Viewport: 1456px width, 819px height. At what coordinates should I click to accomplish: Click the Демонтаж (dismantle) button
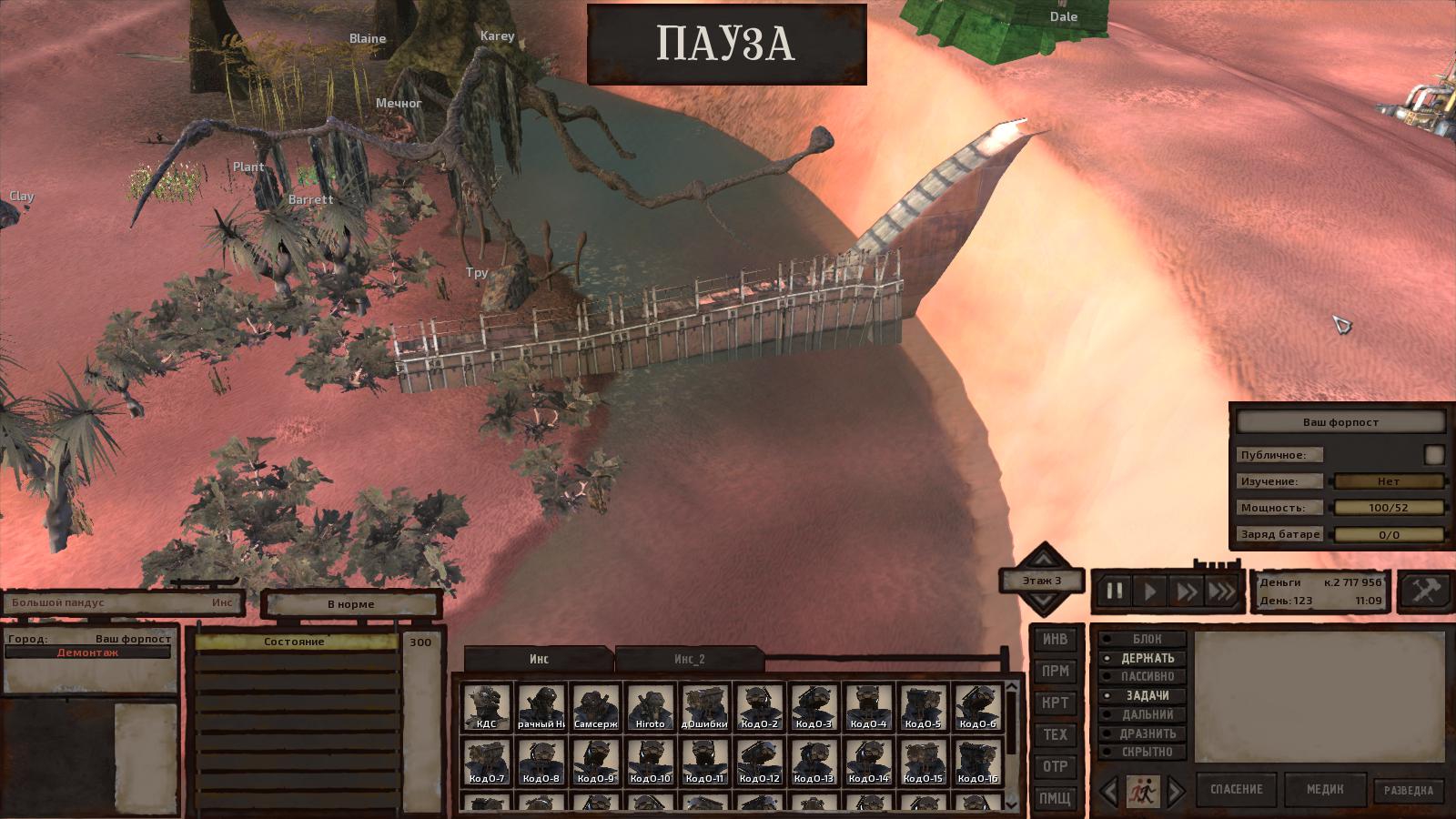87,652
